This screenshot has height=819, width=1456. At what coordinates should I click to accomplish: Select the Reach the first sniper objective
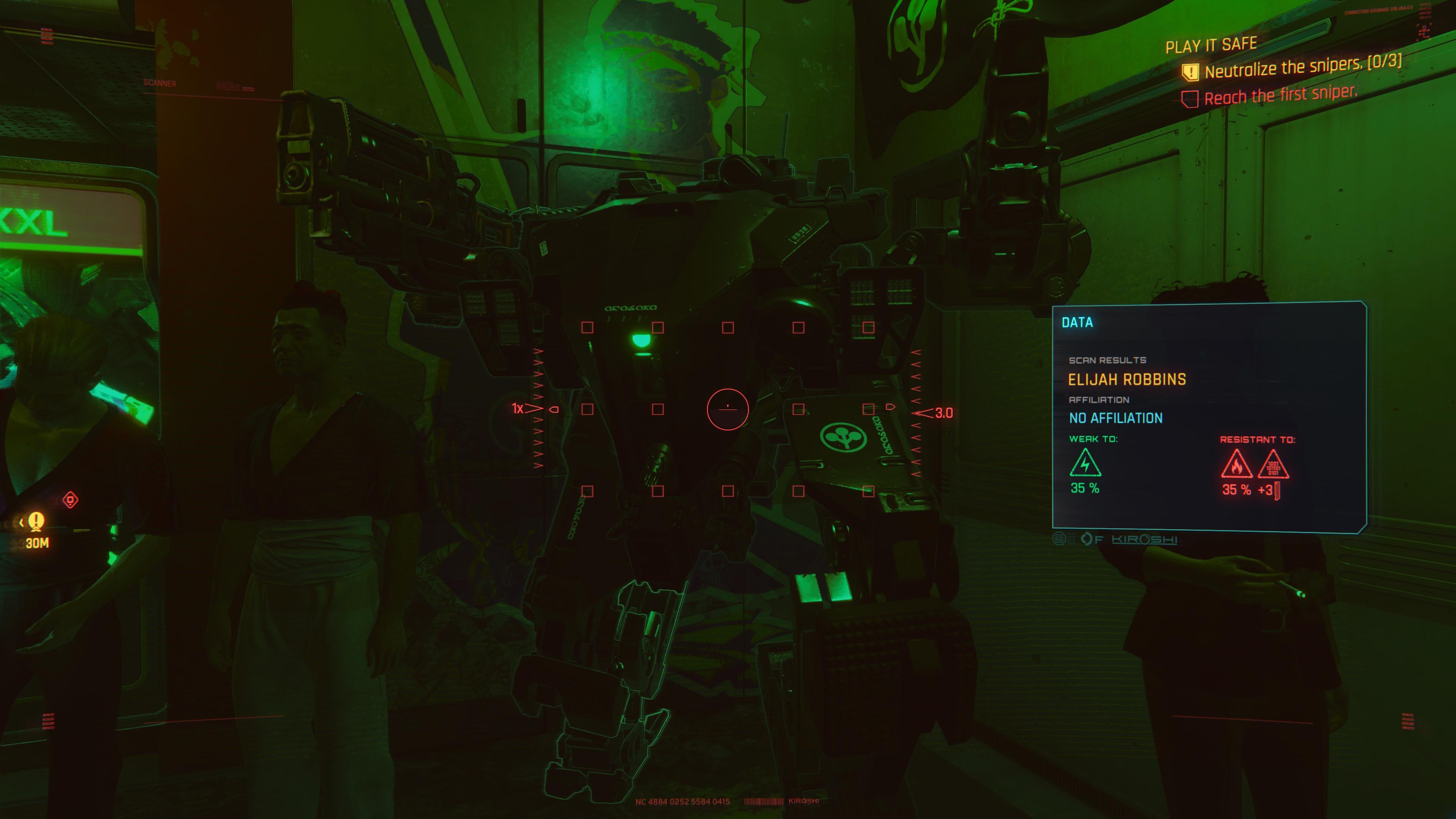[x=1280, y=96]
